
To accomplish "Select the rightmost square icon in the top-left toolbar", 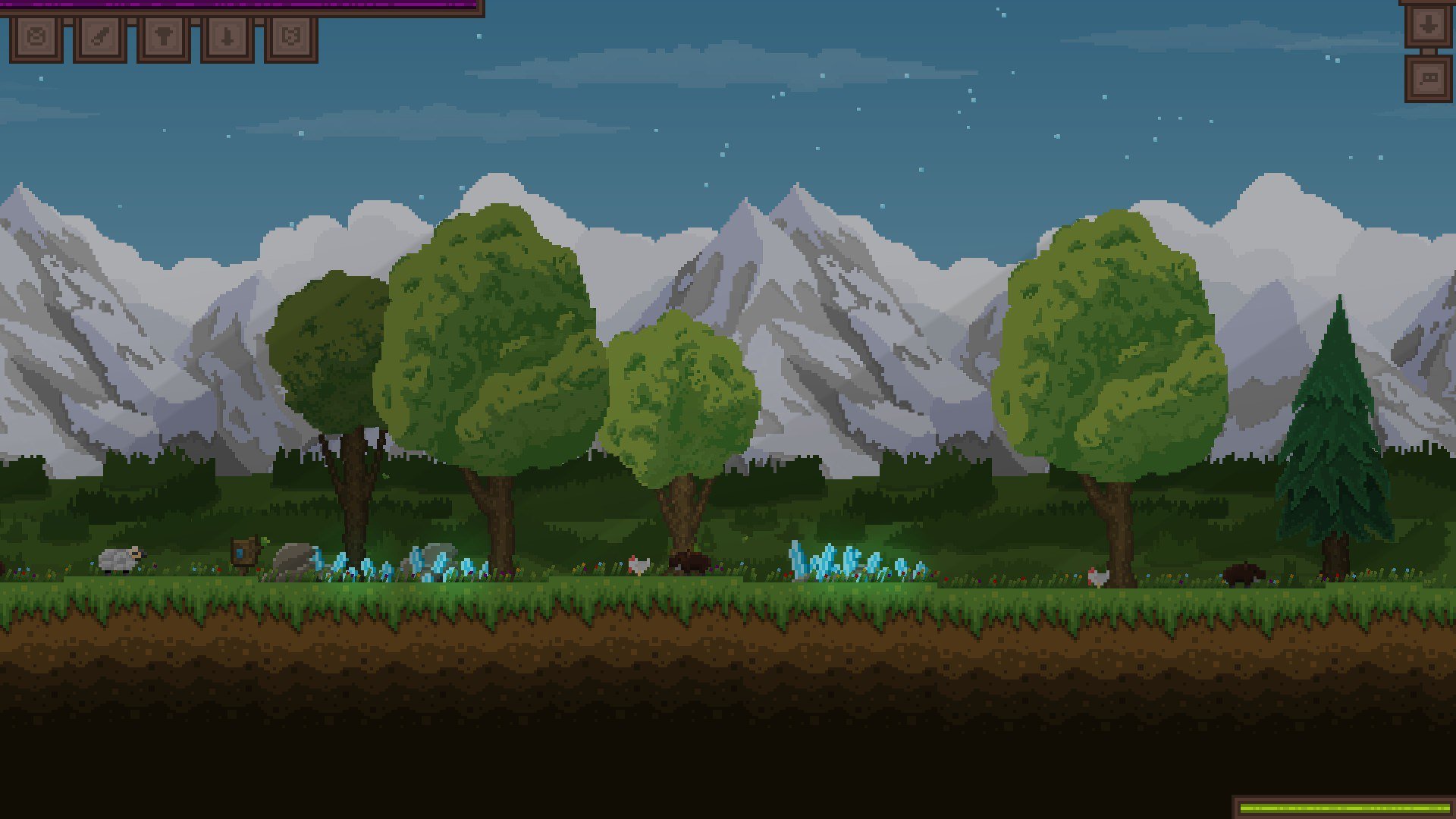I will (x=292, y=36).
